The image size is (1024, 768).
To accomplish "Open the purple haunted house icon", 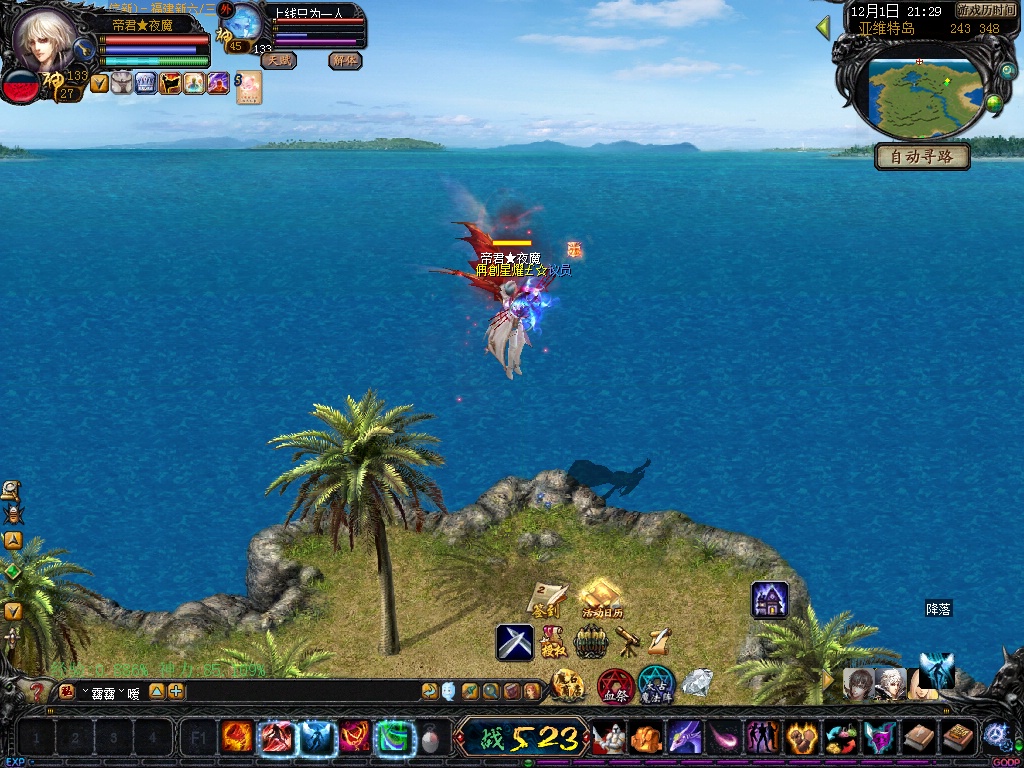I will [x=770, y=600].
